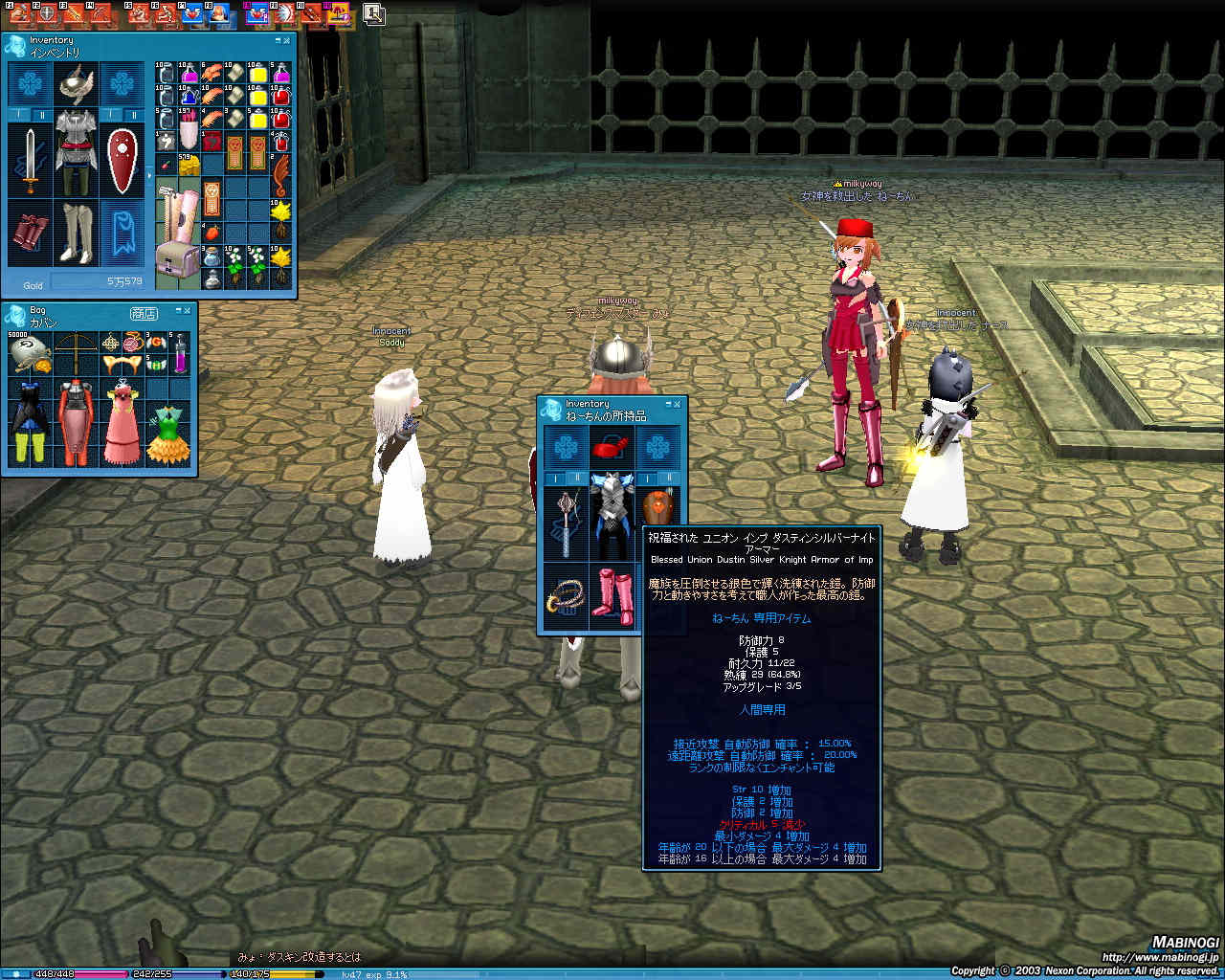Image resolution: width=1225 pixels, height=980 pixels.
Task: Select ねーちん's mace weapon slot
Action: [567, 522]
